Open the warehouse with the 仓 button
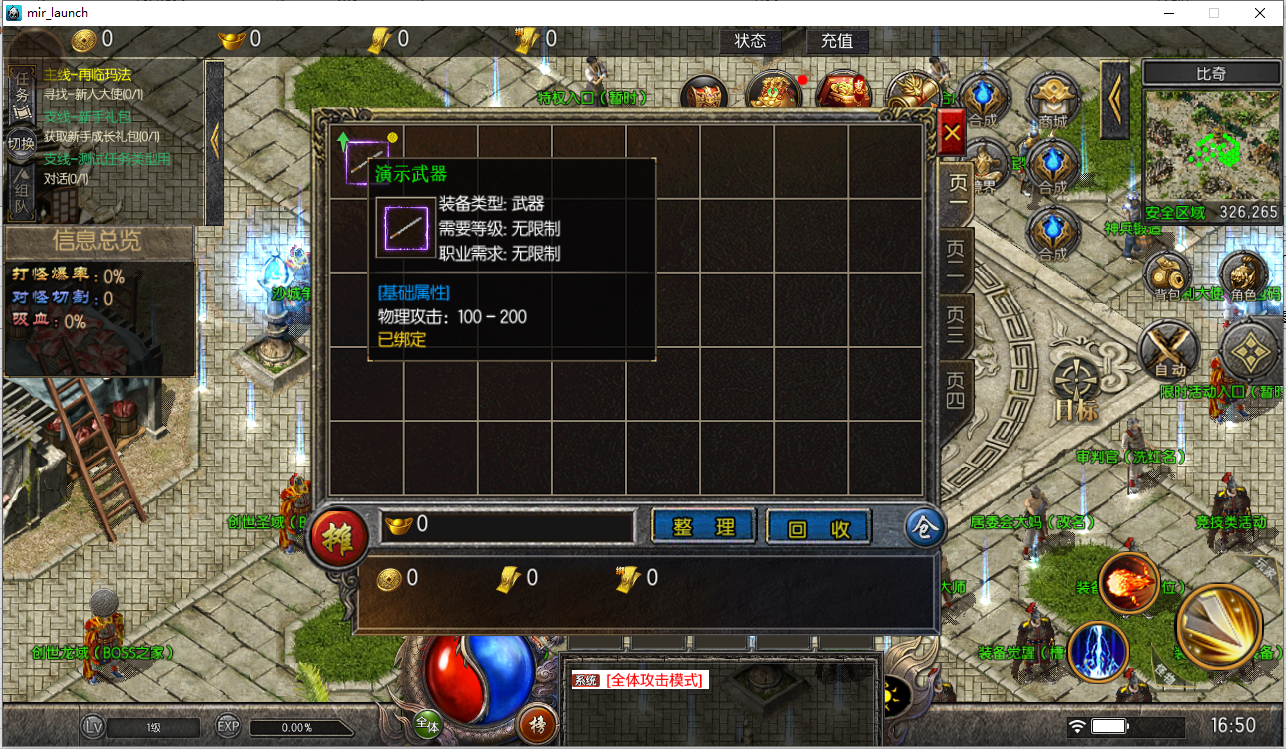The image size is (1286, 749). click(x=925, y=528)
